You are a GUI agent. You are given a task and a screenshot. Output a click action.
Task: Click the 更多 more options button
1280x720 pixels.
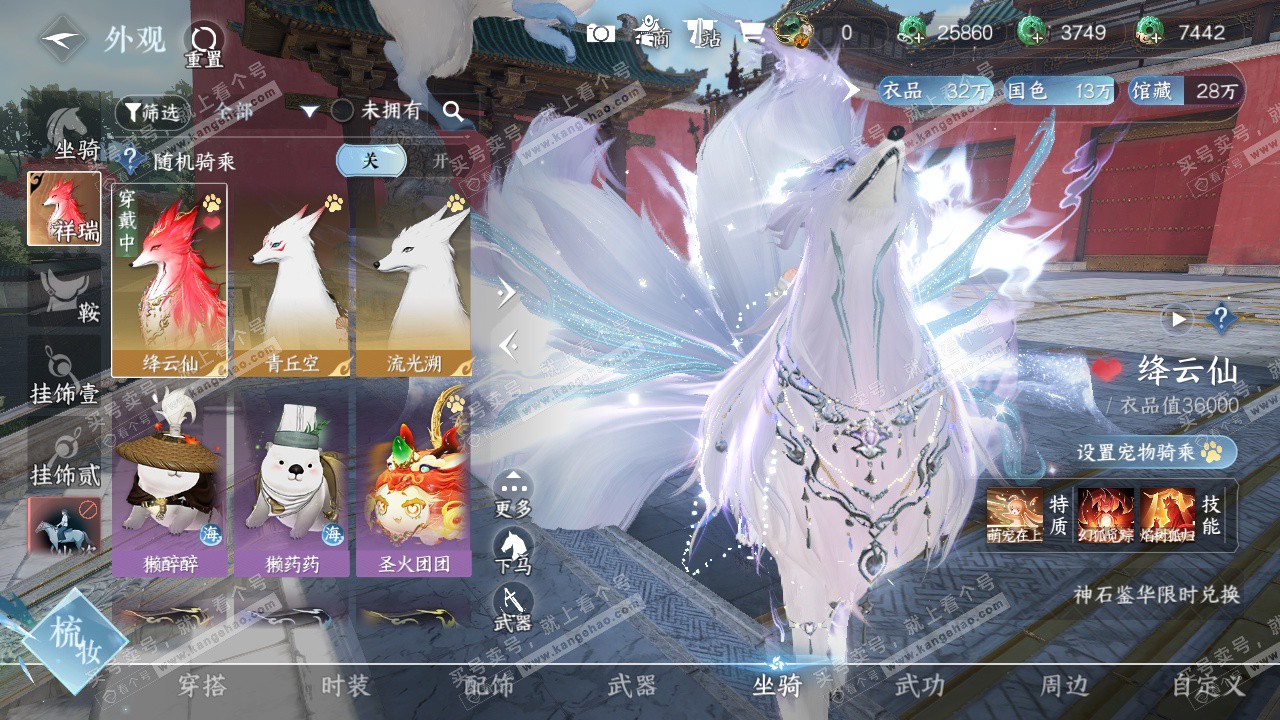pyautogui.click(x=513, y=493)
